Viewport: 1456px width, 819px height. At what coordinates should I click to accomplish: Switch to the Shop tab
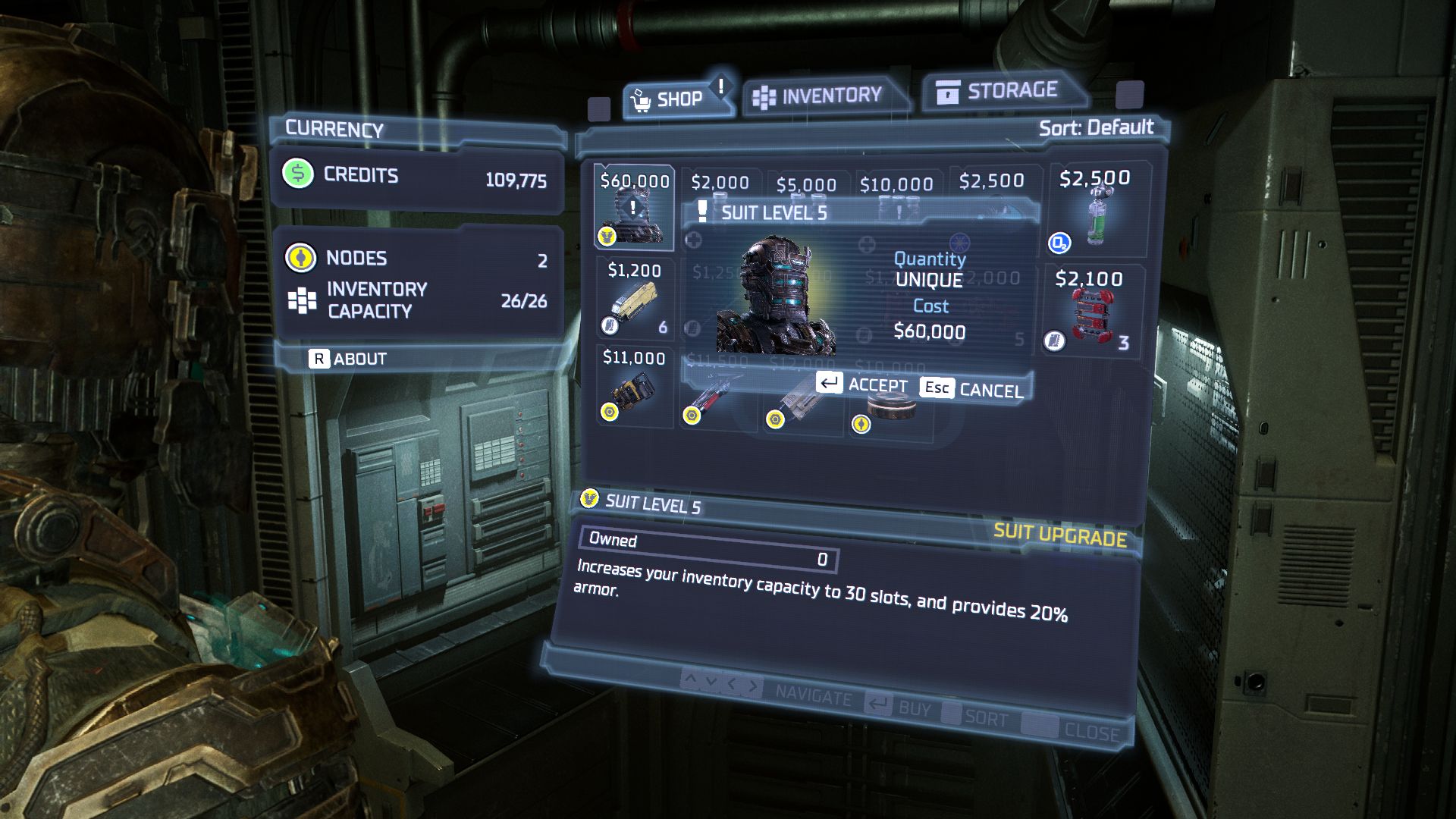671,99
